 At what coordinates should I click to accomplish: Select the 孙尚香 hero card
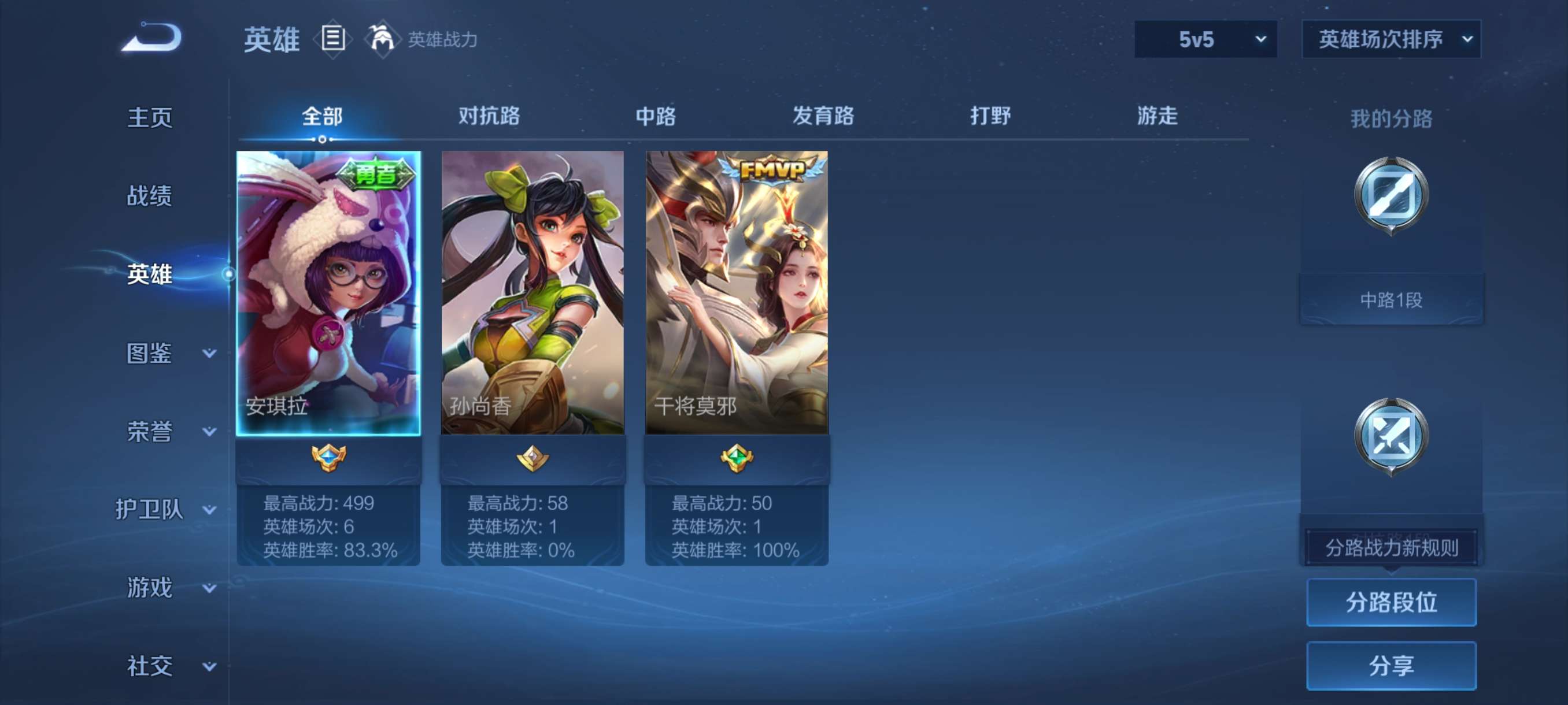[532, 292]
